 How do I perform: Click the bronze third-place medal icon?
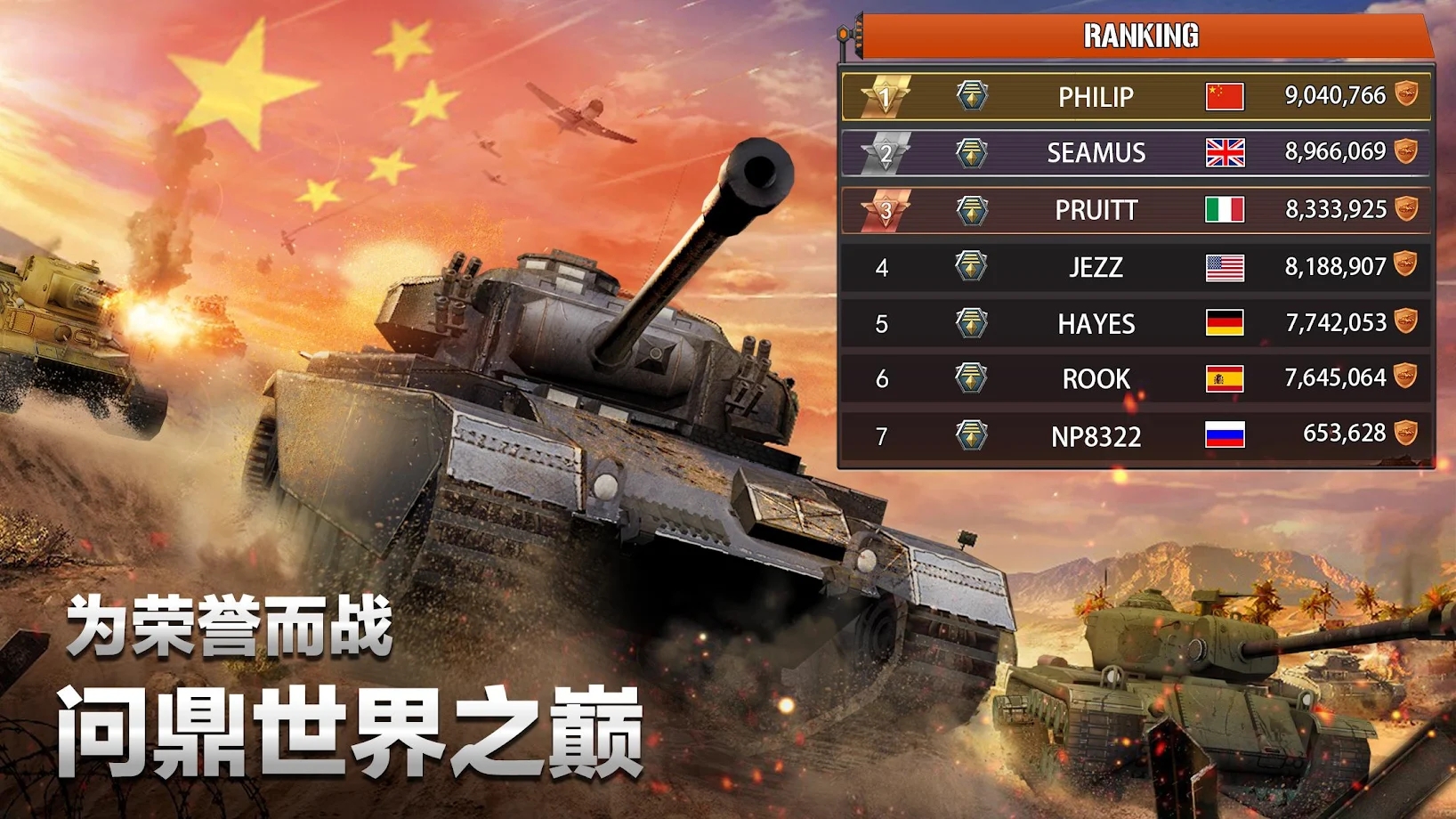pos(886,210)
